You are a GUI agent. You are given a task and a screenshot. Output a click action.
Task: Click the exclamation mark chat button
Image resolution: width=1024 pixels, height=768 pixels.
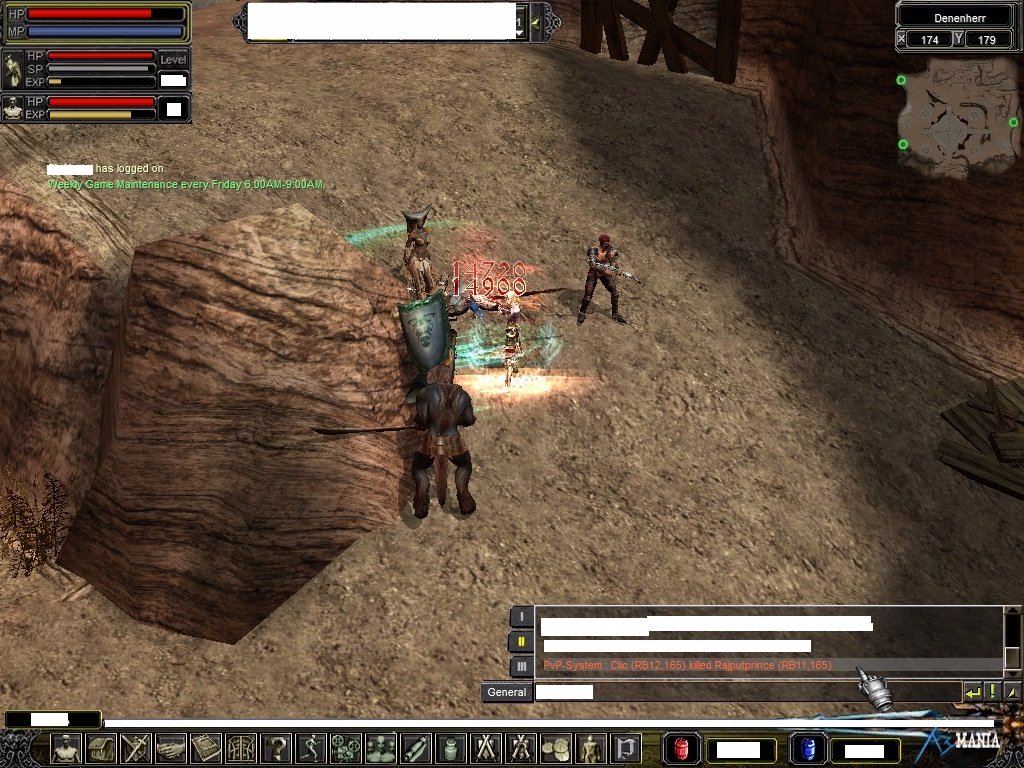pyautogui.click(x=993, y=692)
